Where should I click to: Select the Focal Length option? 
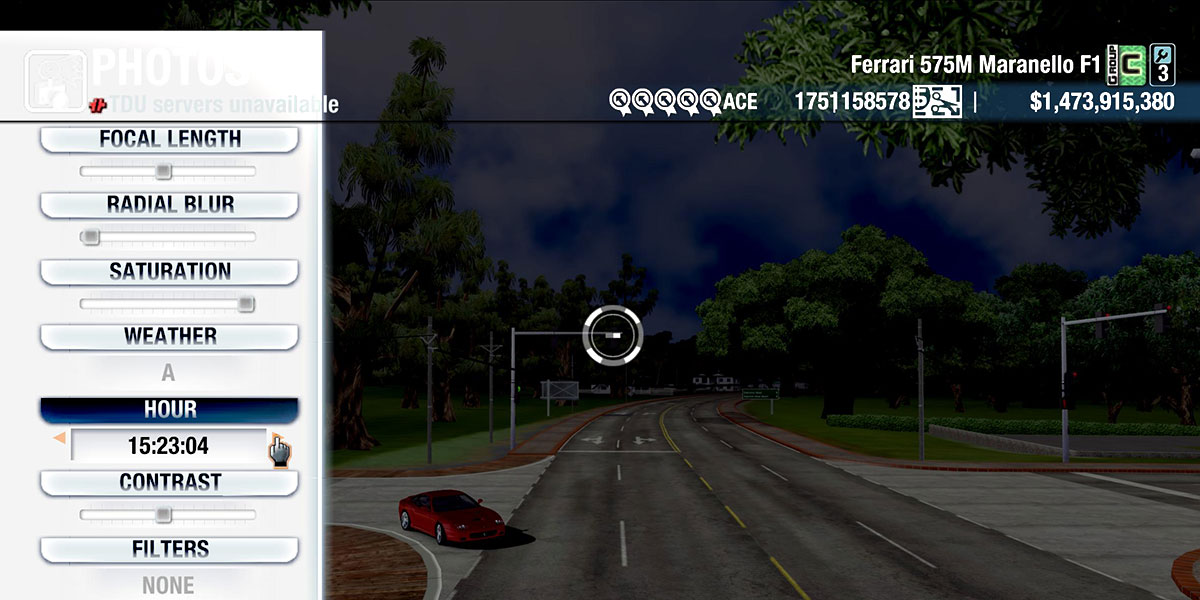tap(169, 140)
